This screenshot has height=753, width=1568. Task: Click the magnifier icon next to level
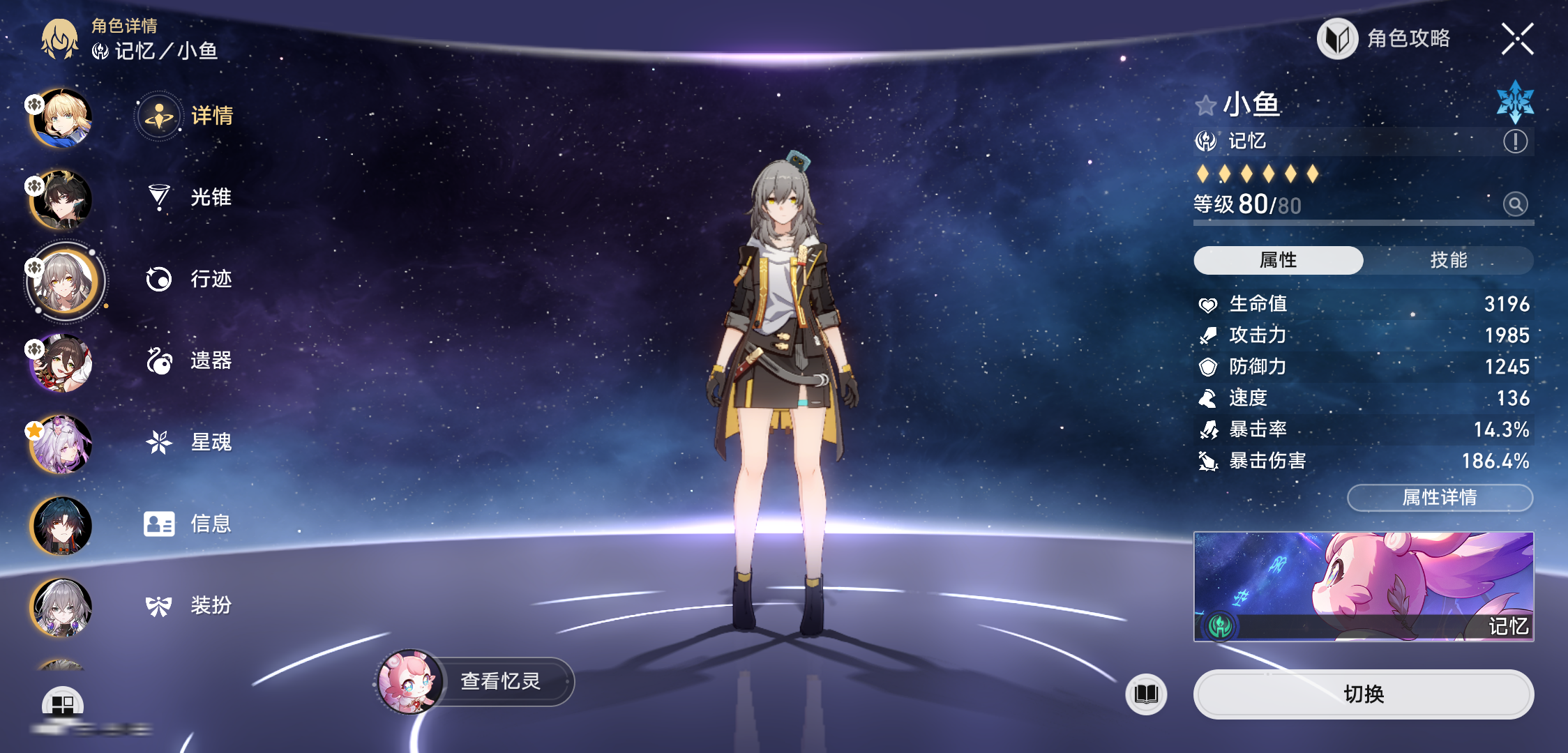[1515, 204]
